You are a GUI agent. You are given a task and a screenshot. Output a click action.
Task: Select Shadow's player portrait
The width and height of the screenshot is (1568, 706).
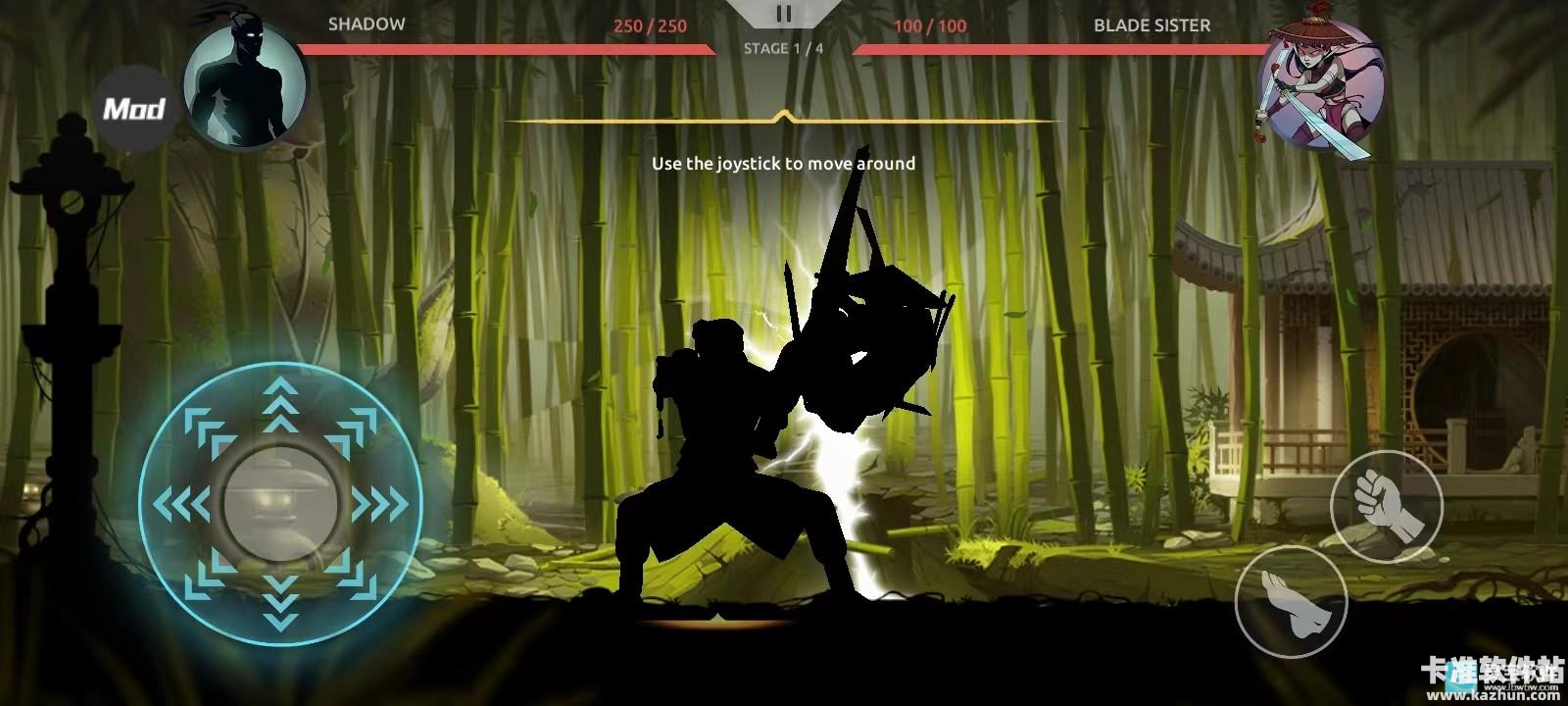click(245, 85)
